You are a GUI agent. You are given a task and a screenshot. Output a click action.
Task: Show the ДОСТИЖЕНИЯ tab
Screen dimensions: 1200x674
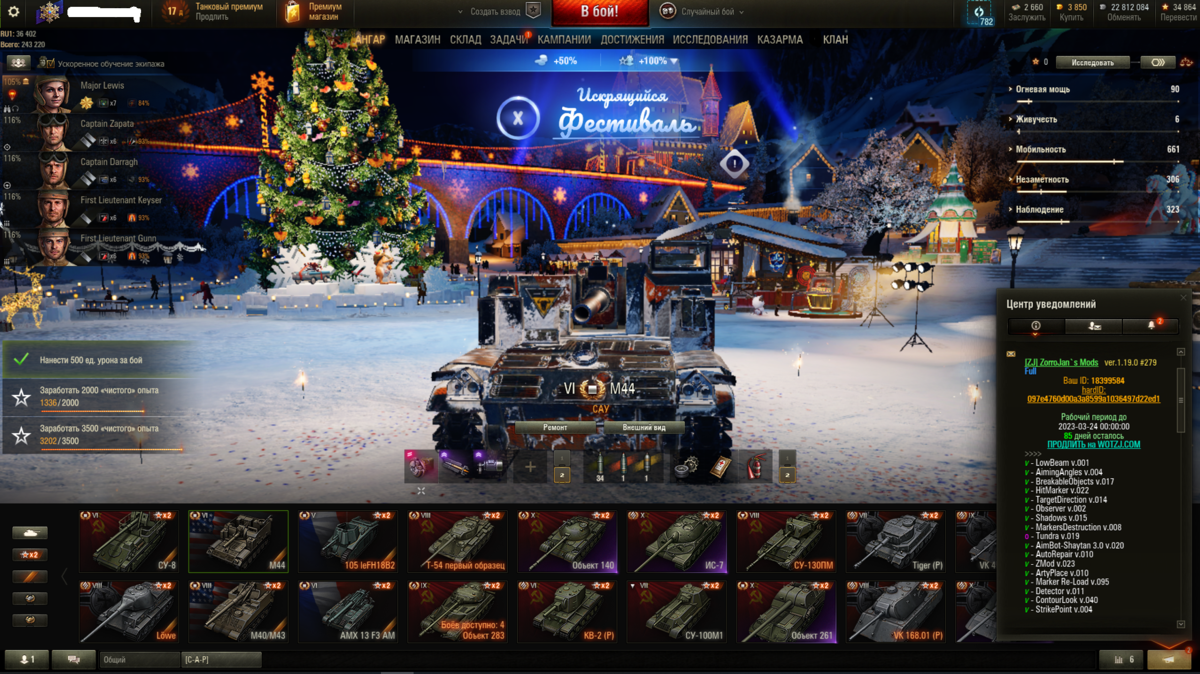tap(632, 40)
